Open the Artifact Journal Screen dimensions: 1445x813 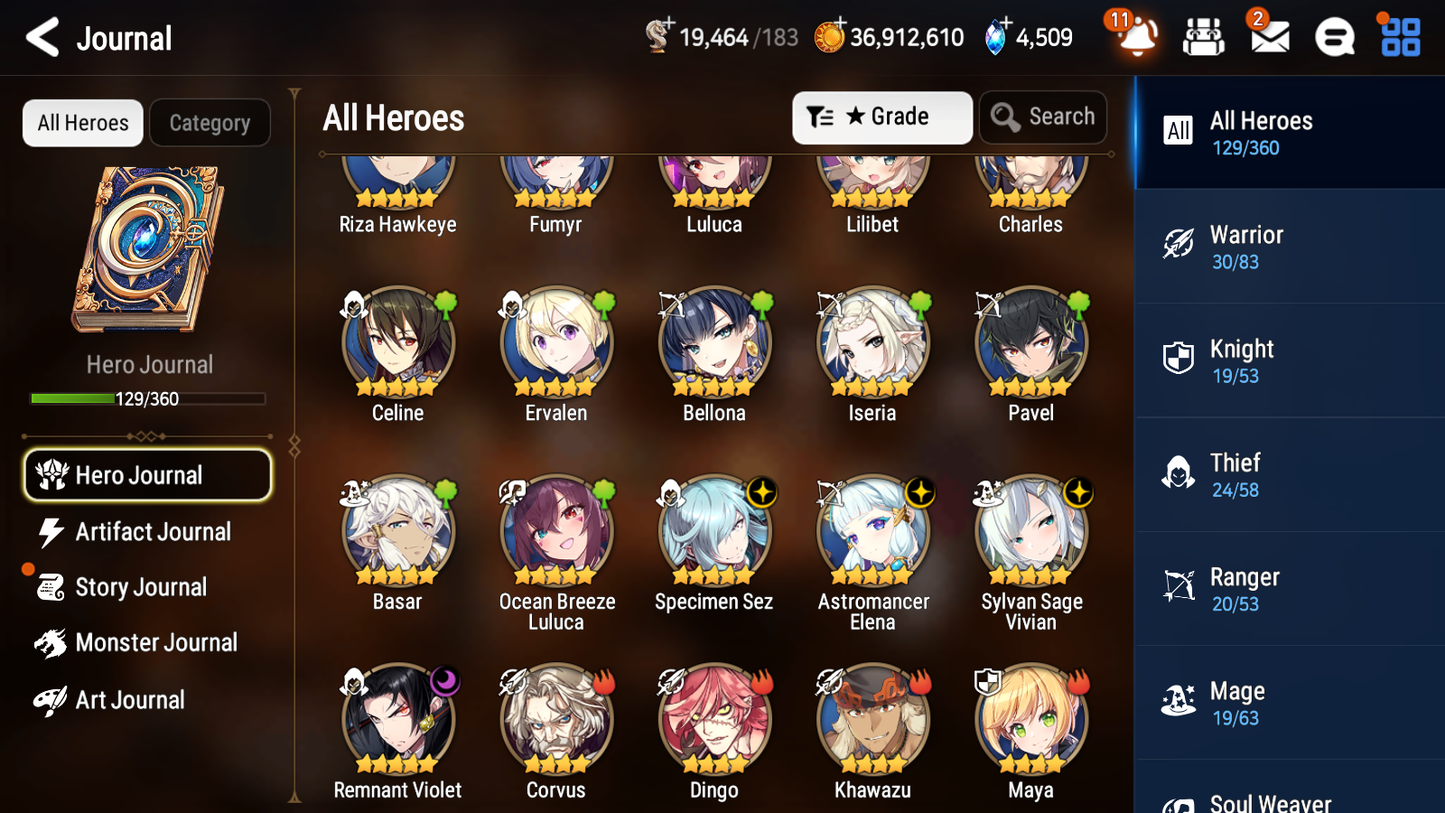[x=152, y=532]
